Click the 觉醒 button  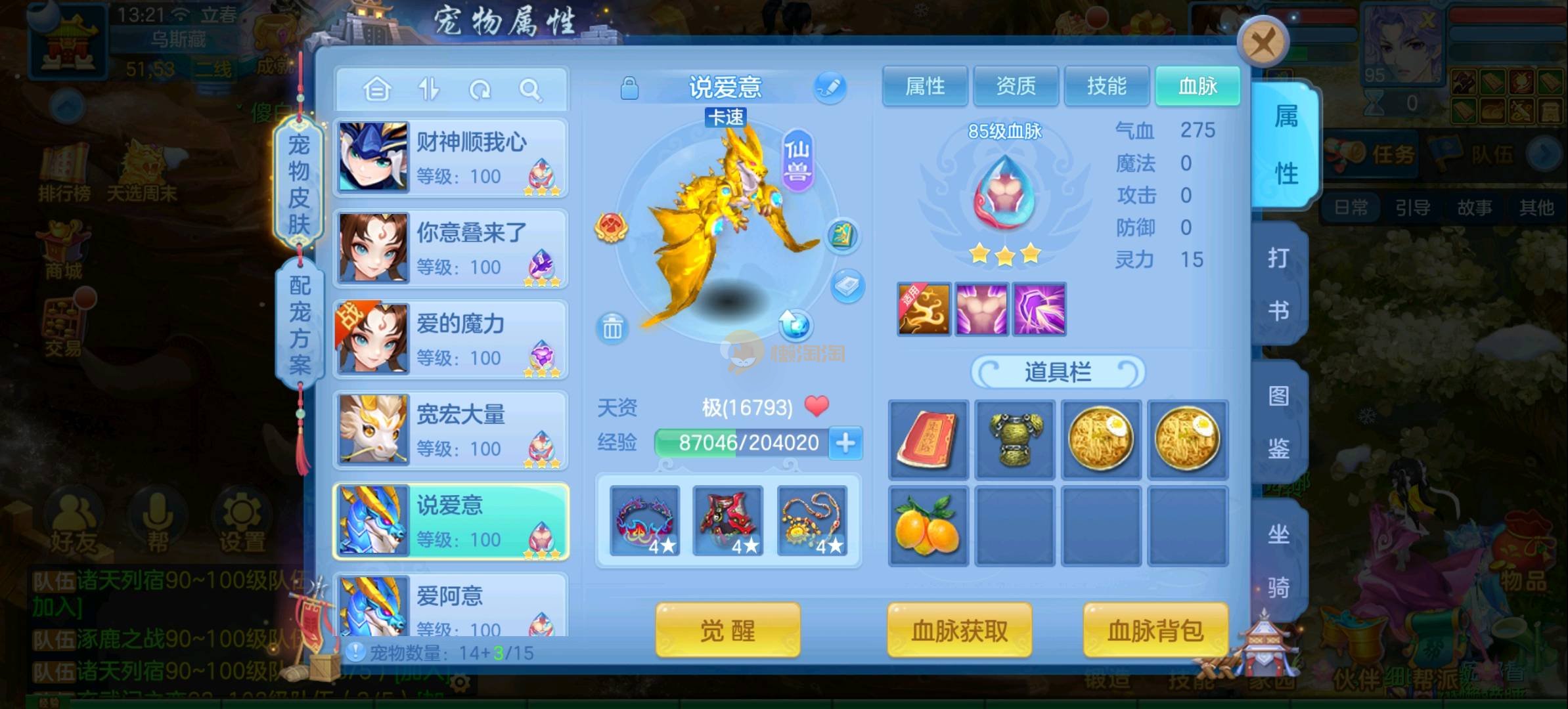[727, 631]
